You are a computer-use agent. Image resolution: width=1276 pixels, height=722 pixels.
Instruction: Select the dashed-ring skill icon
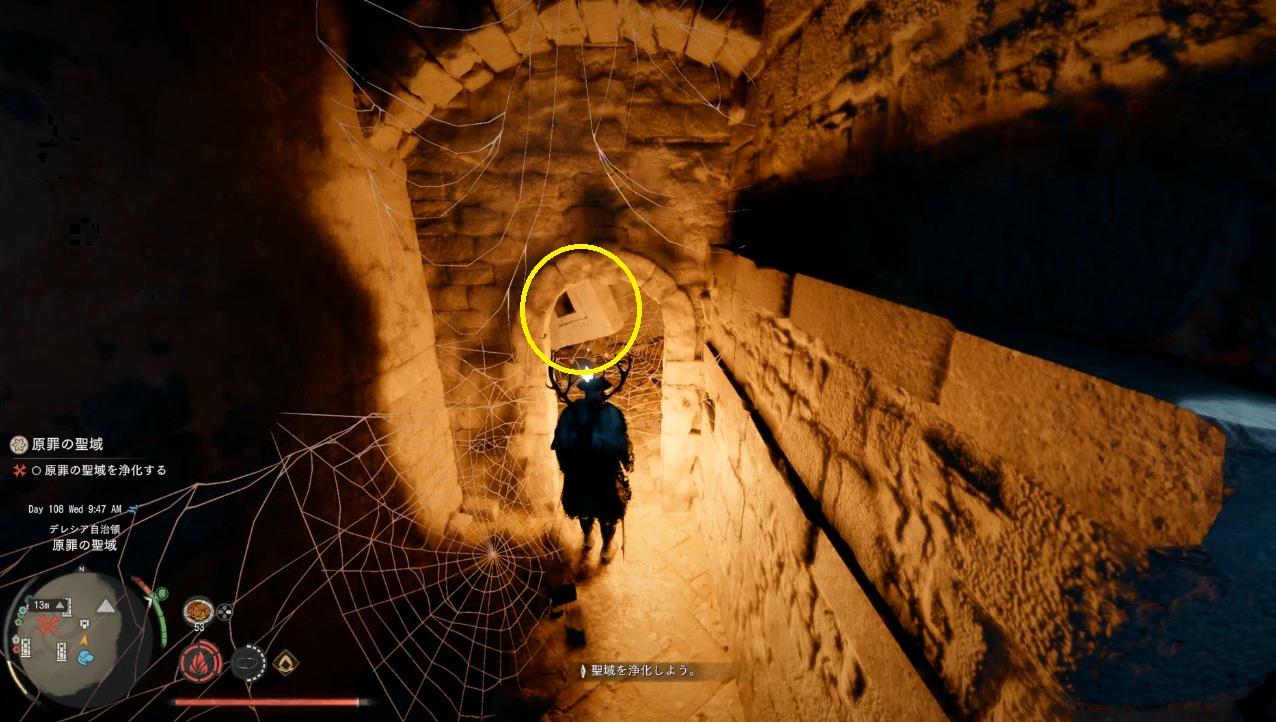coord(250,662)
